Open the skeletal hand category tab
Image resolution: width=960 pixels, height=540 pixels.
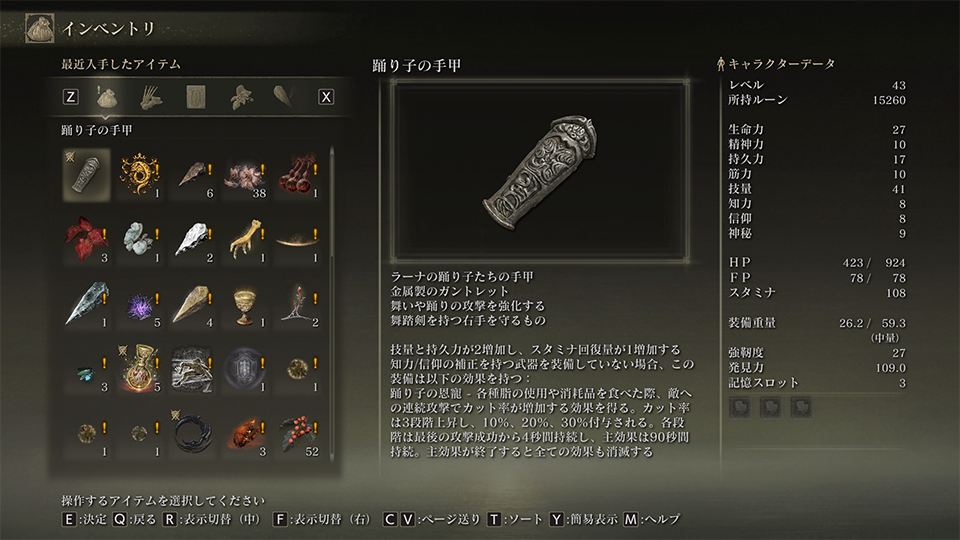(152, 97)
